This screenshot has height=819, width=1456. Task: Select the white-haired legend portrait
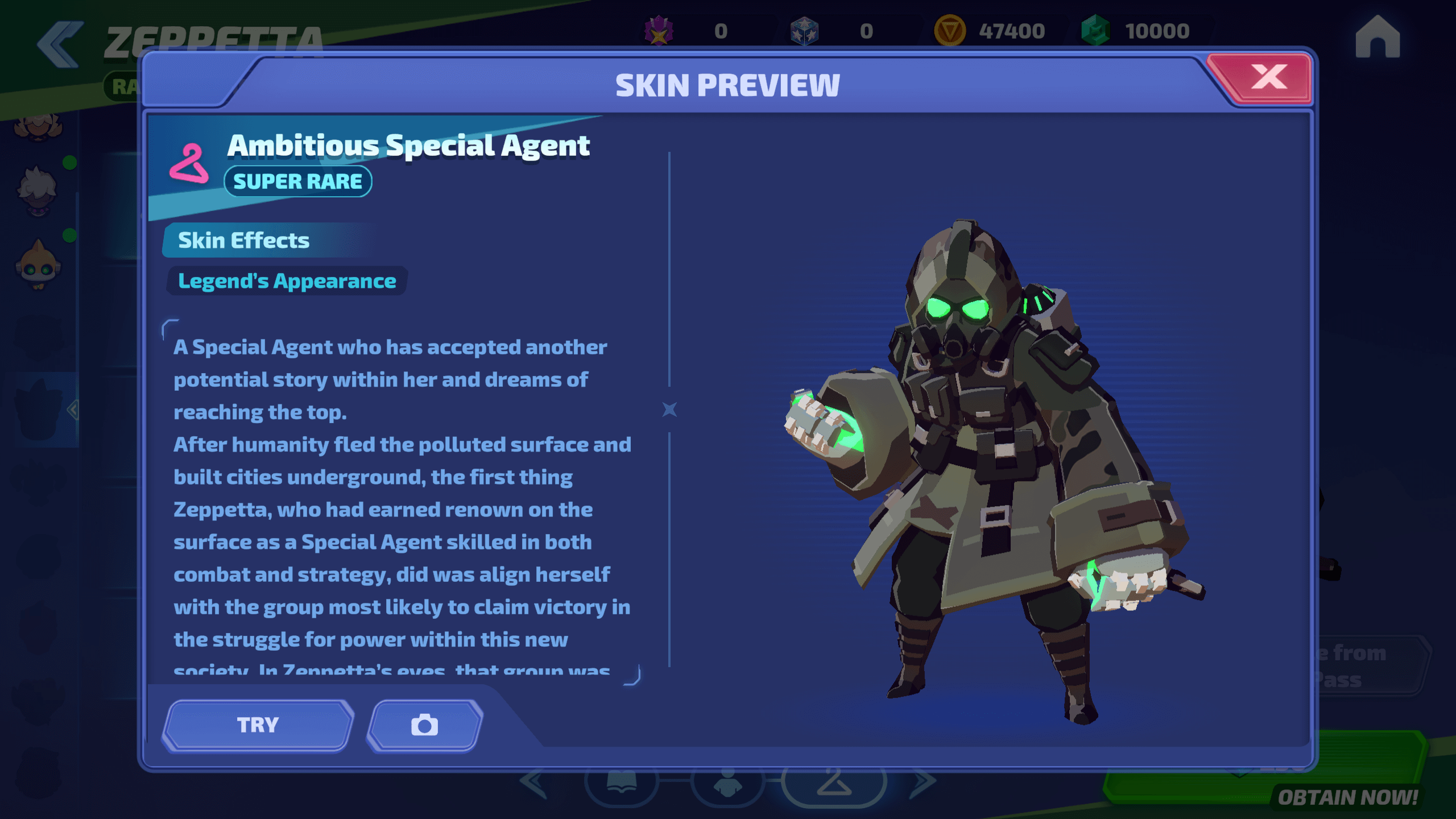click(38, 191)
